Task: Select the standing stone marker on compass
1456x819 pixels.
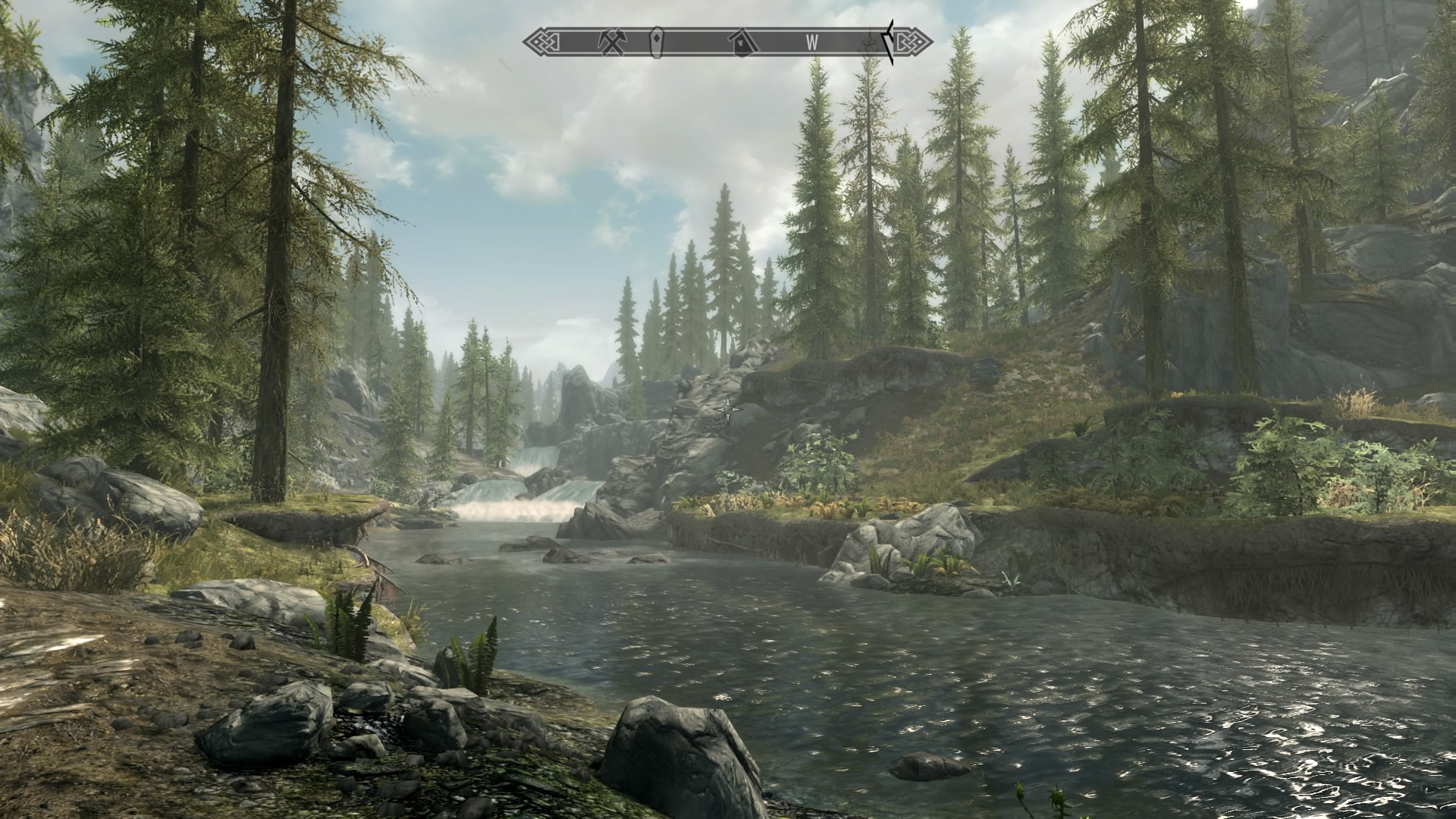Action: [x=657, y=42]
